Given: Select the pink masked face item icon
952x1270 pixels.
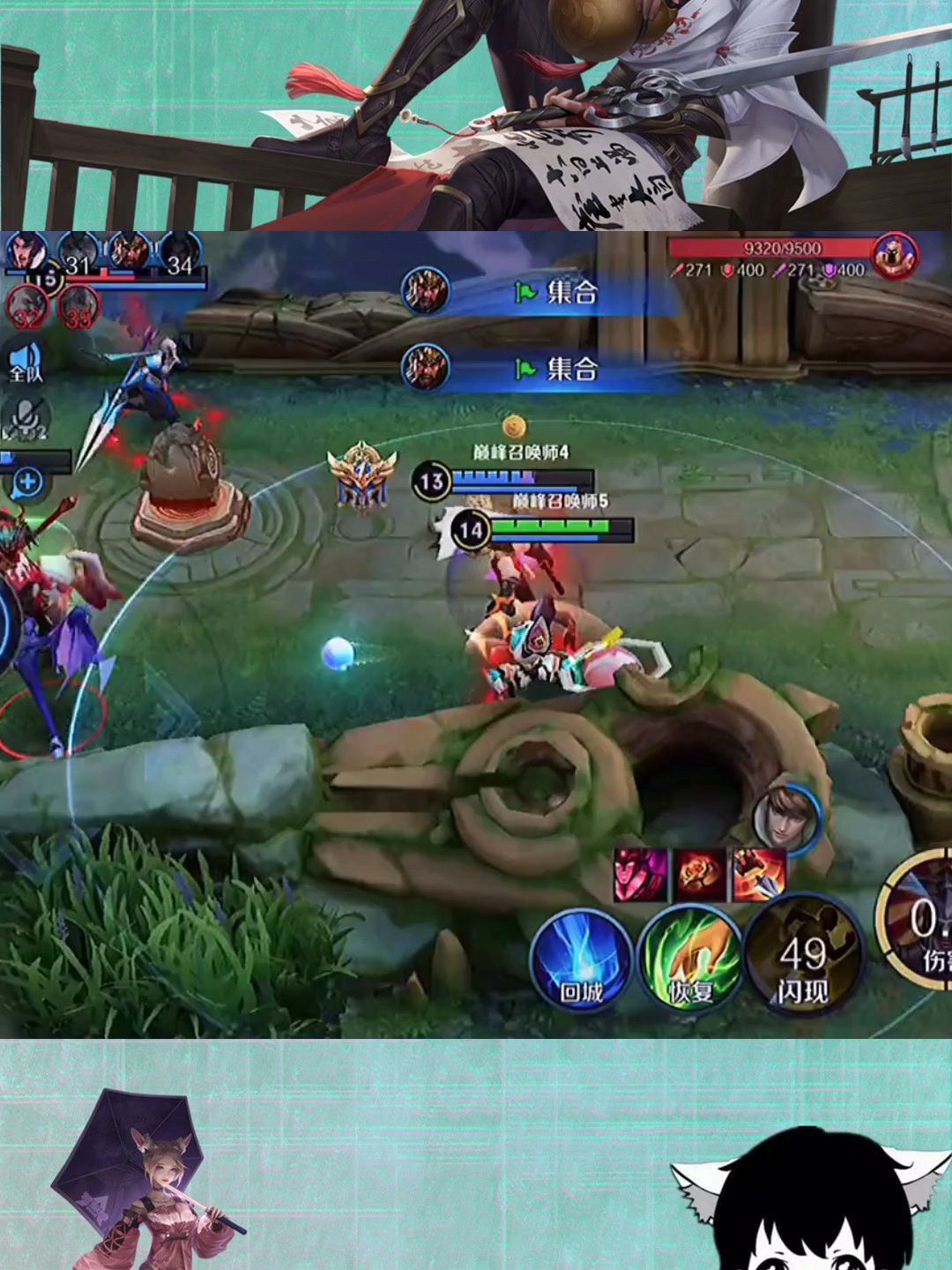Looking at the screenshot, I should pyautogui.click(x=641, y=875).
